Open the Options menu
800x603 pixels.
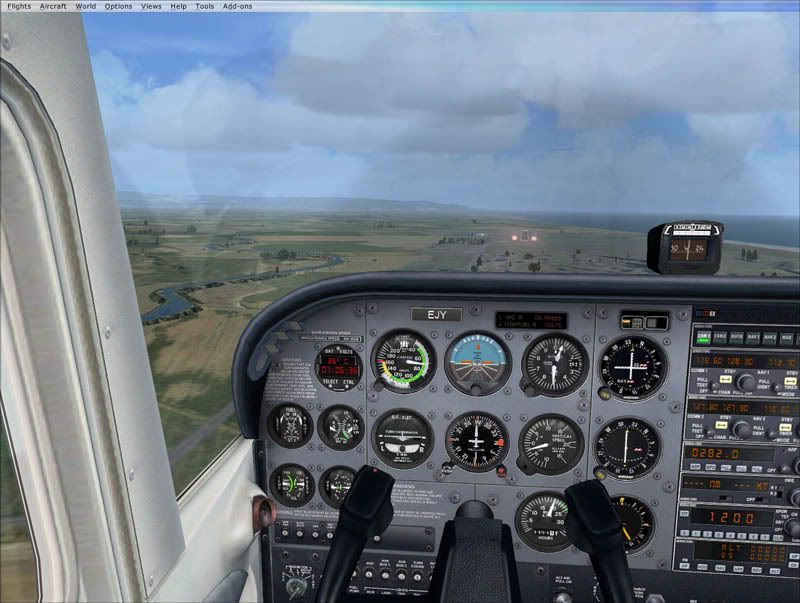(118, 6)
